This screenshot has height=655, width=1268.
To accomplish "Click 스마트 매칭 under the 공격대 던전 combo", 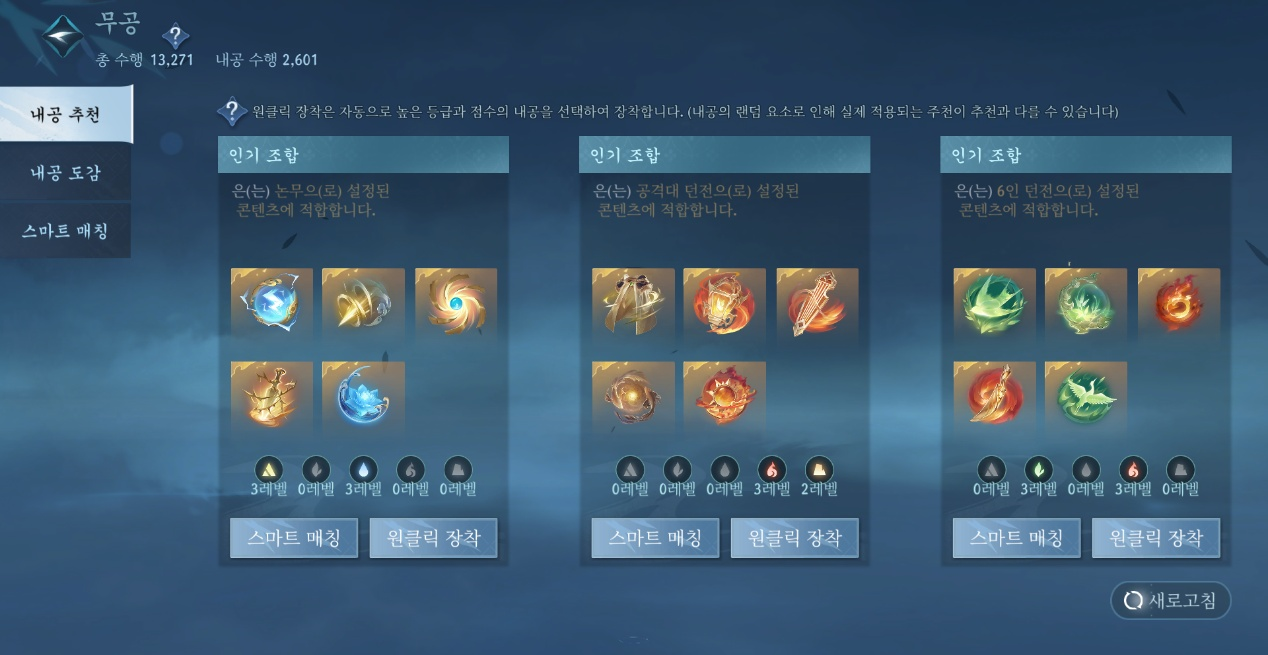I will tap(655, 538).
